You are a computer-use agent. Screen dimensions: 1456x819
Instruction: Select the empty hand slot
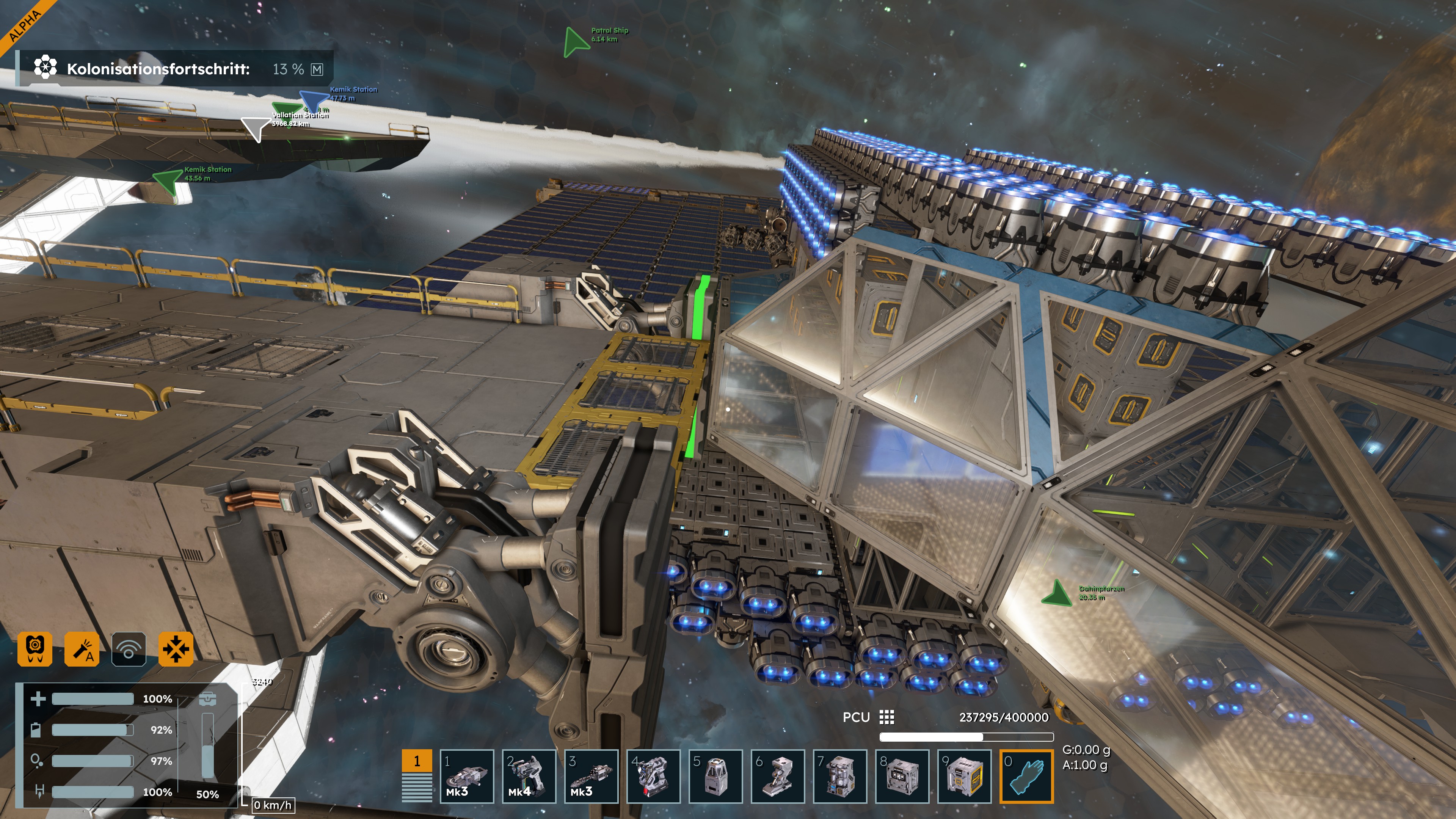point(1026,775)
